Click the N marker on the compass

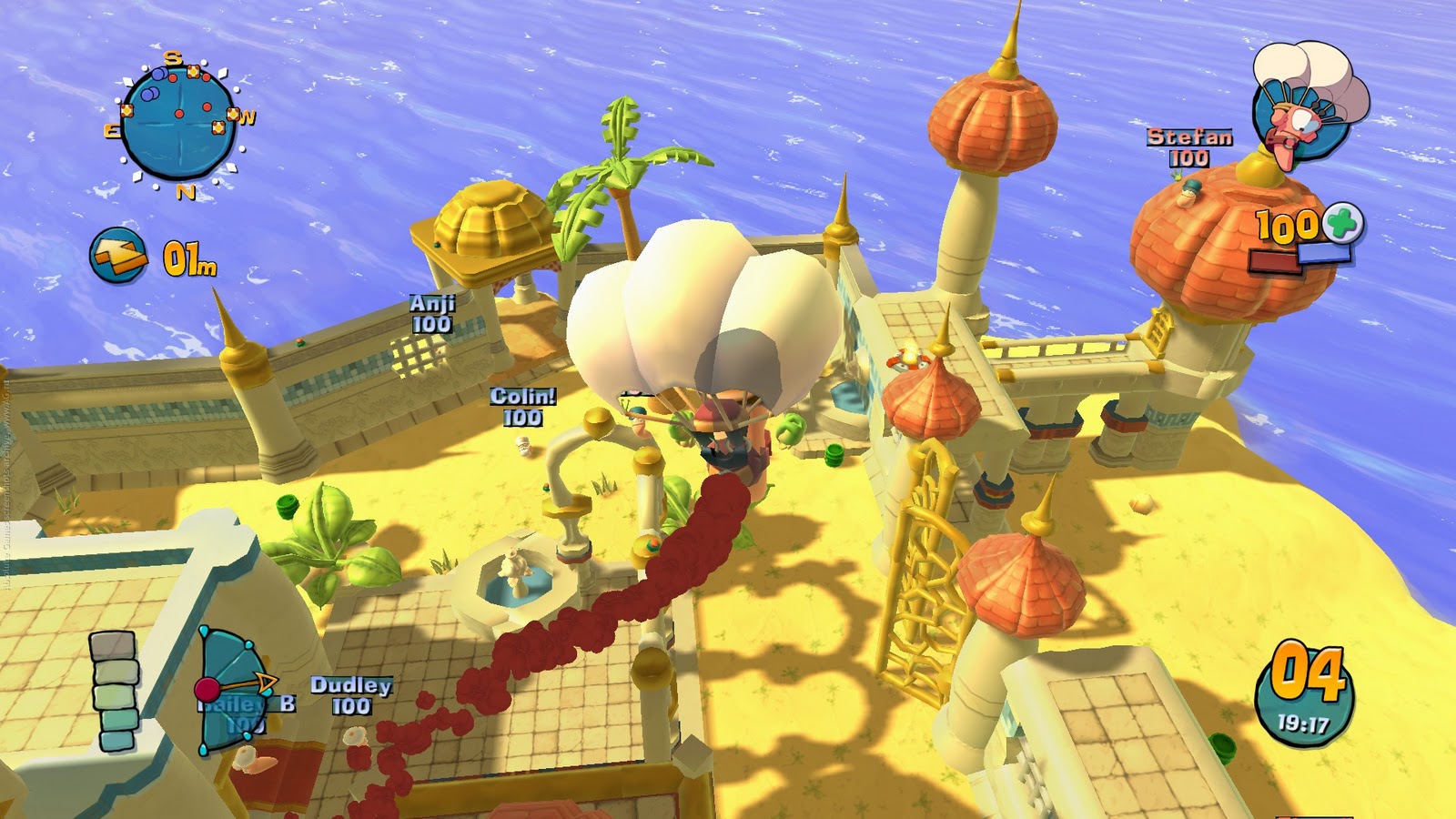188,192
